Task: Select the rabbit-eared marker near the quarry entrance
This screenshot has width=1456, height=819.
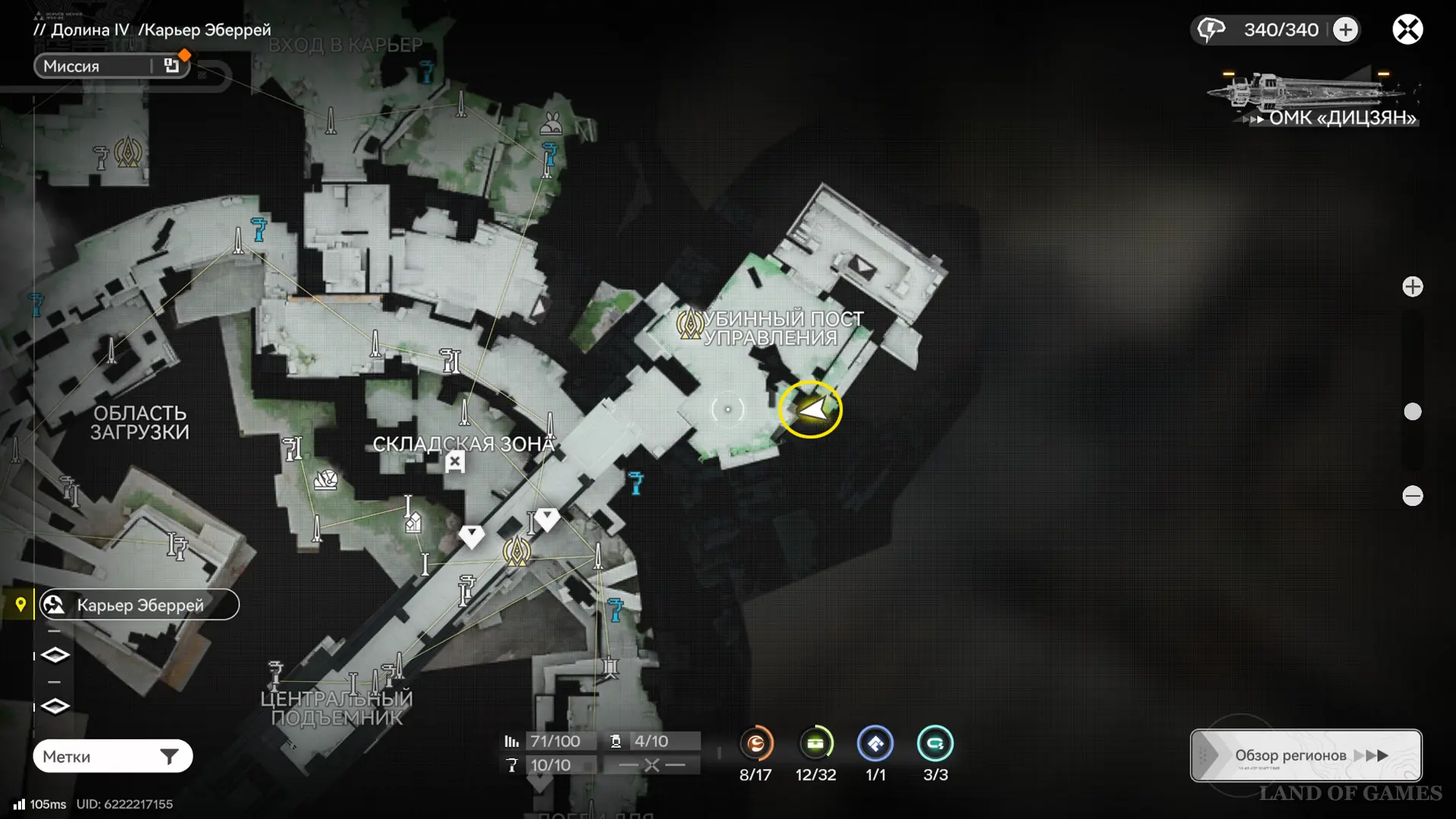Action: (x=551, y=124)
